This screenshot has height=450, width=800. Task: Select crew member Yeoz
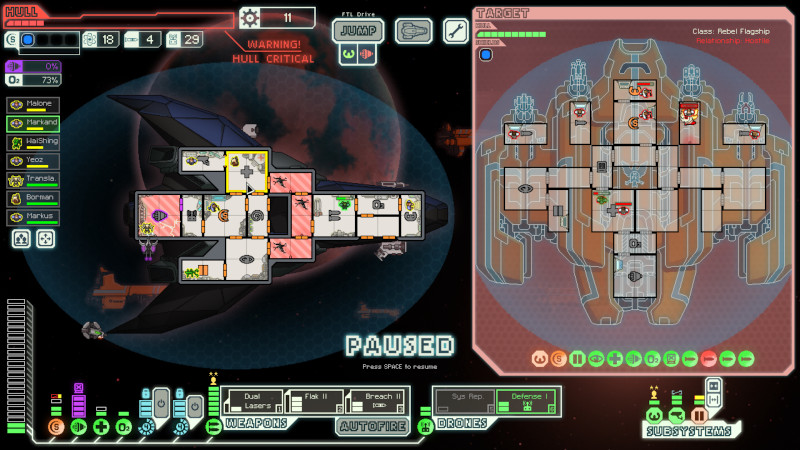click(x=33, y=160)
